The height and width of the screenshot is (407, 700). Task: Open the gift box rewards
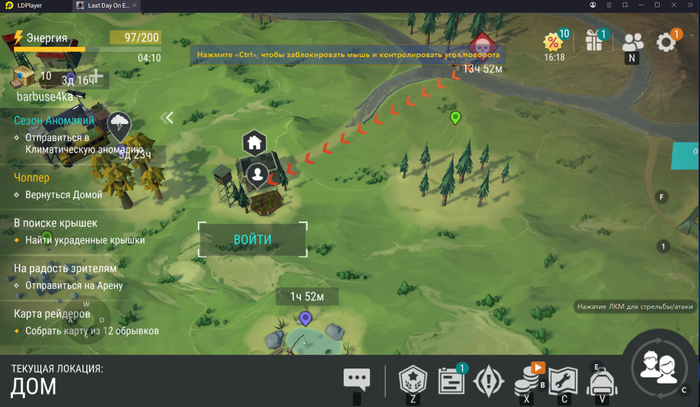click(x=595, y=42)
